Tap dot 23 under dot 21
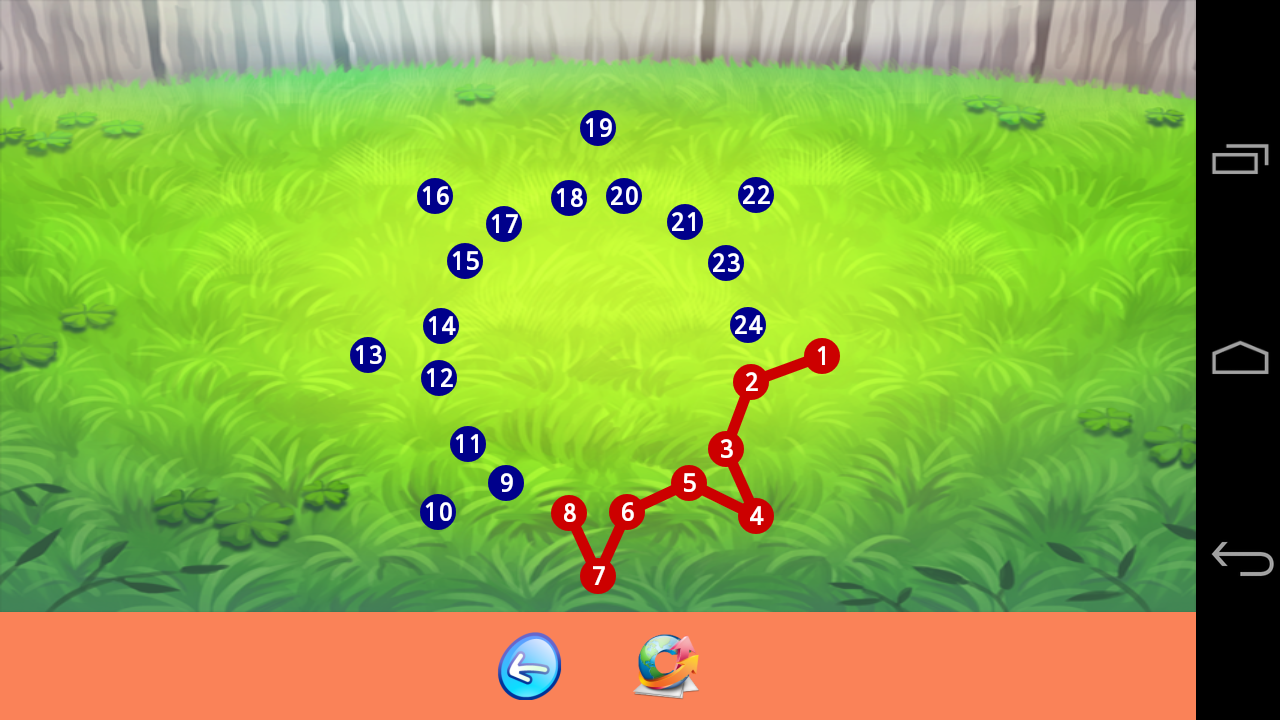Image resolution: width=1280 pixels, height=720 pixels. click(726, 263)
